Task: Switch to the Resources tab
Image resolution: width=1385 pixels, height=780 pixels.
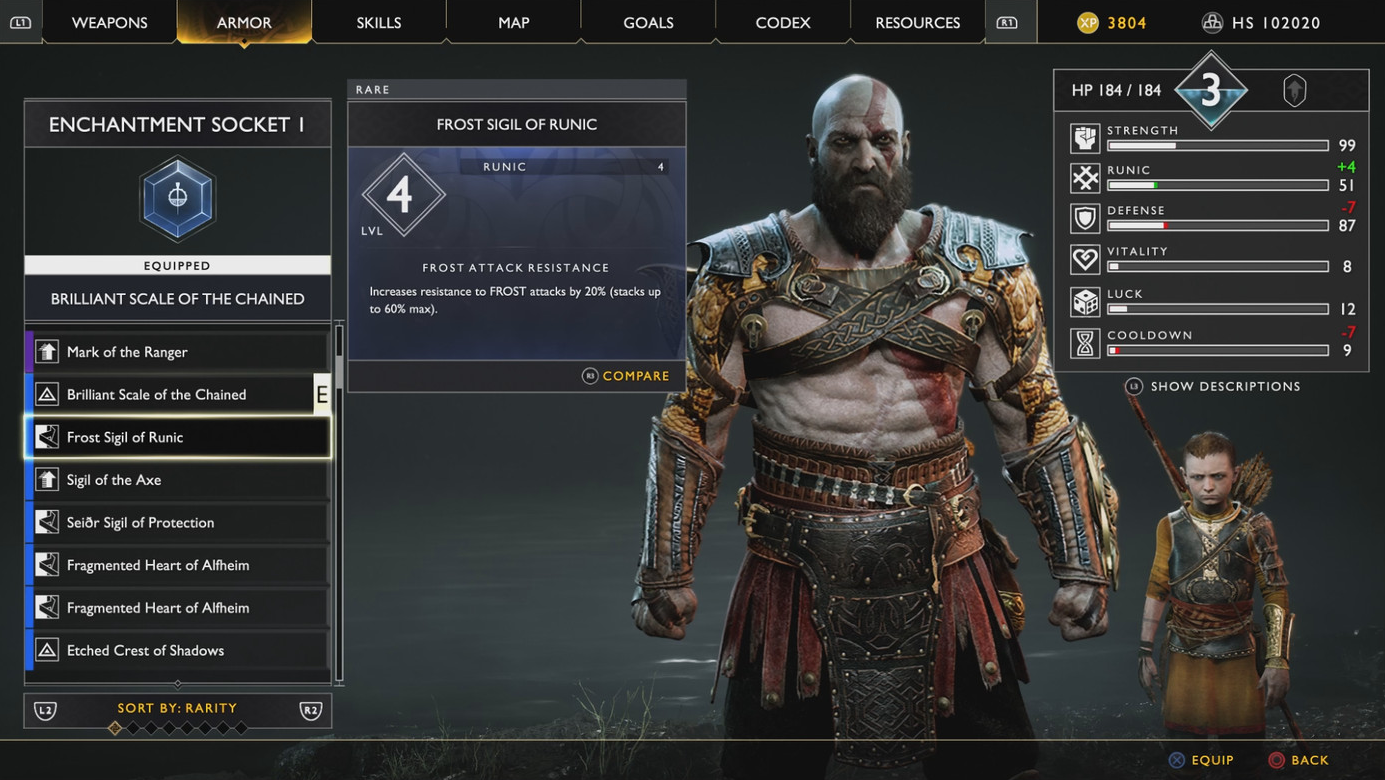Action: click(x=917, y=22)
